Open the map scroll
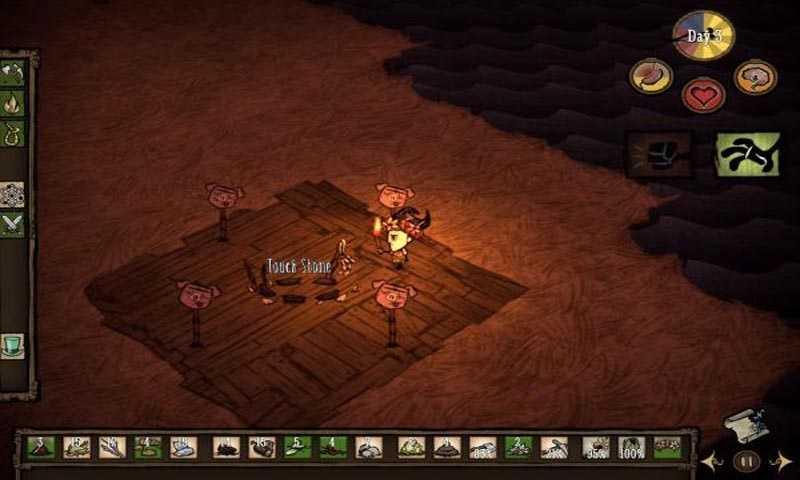 click(745, 424)
